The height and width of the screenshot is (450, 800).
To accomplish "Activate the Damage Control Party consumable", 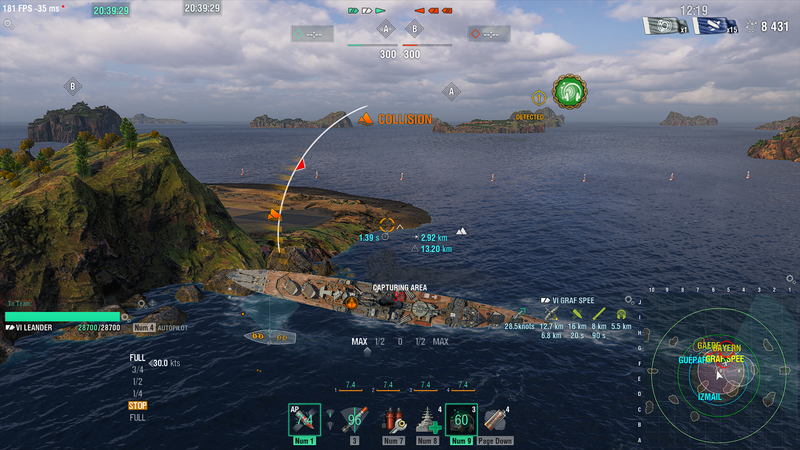I will coord(392,420).
